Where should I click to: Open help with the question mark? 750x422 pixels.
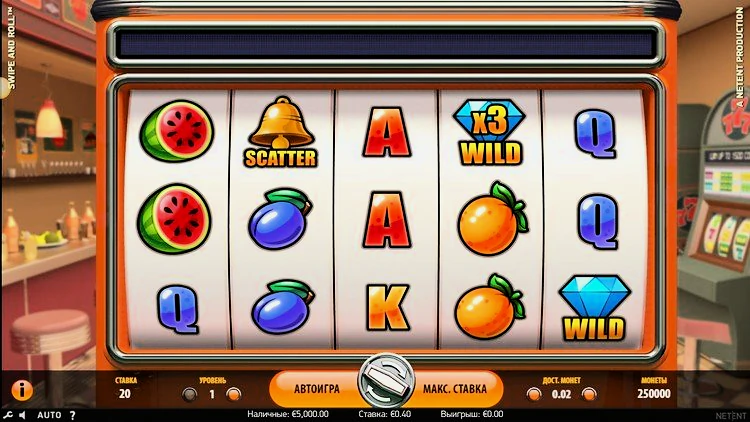point(73,414)
